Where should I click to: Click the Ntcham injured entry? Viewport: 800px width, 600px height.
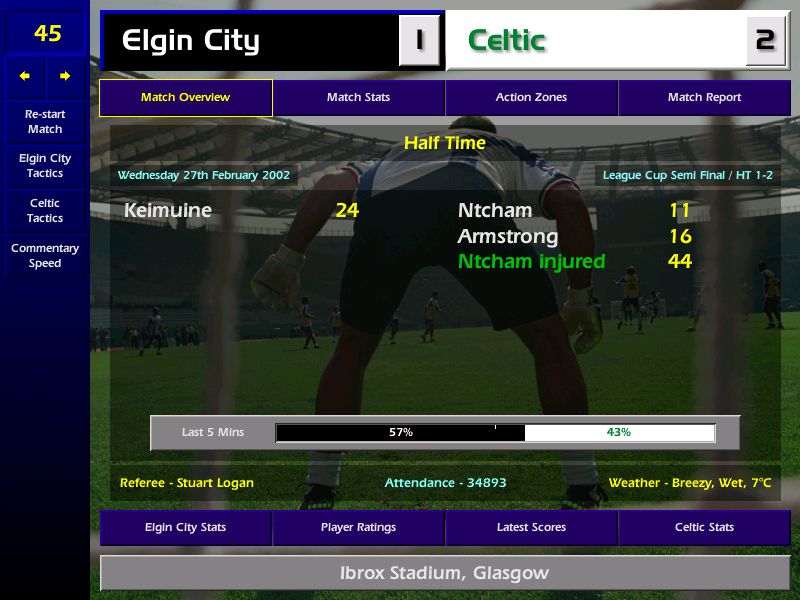point(531,262)
